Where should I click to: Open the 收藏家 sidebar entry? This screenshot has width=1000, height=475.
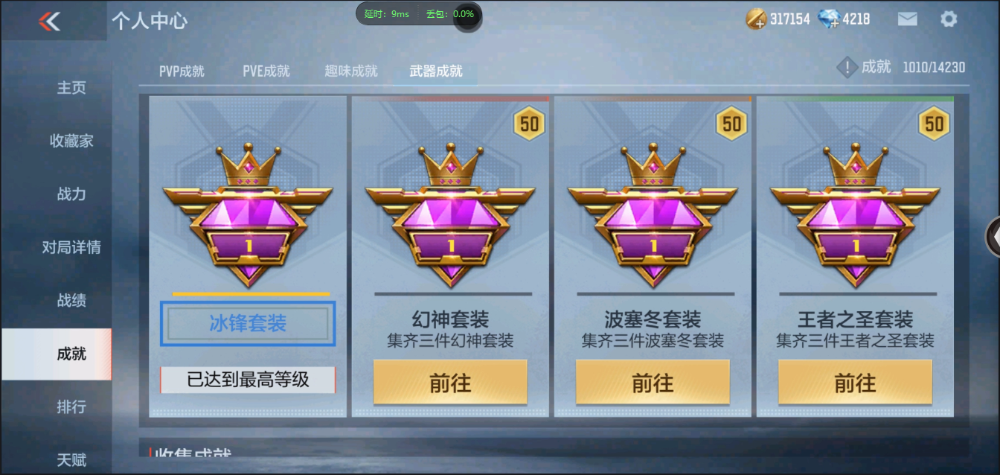point(71,141)
